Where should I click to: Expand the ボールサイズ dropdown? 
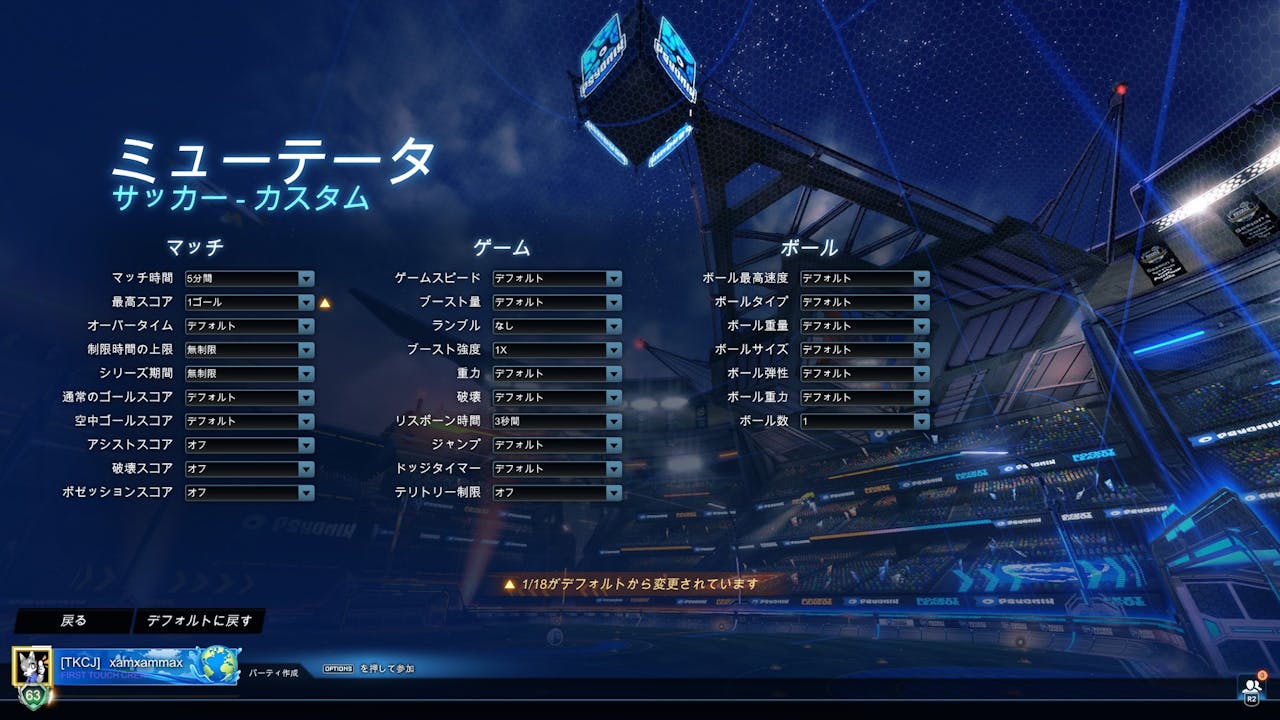[864, 350]
